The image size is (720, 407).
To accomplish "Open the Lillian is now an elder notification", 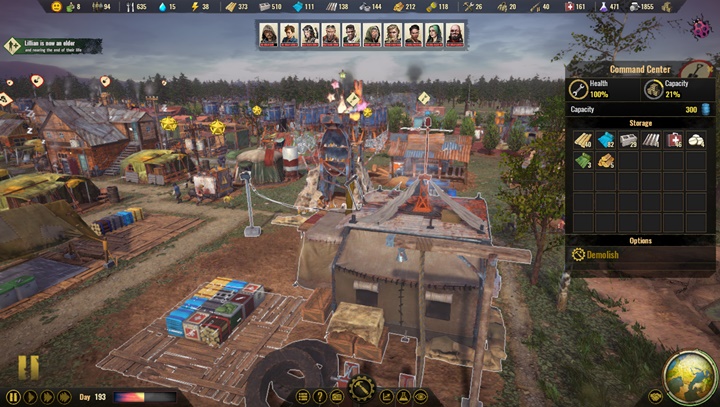I will 52,46.
